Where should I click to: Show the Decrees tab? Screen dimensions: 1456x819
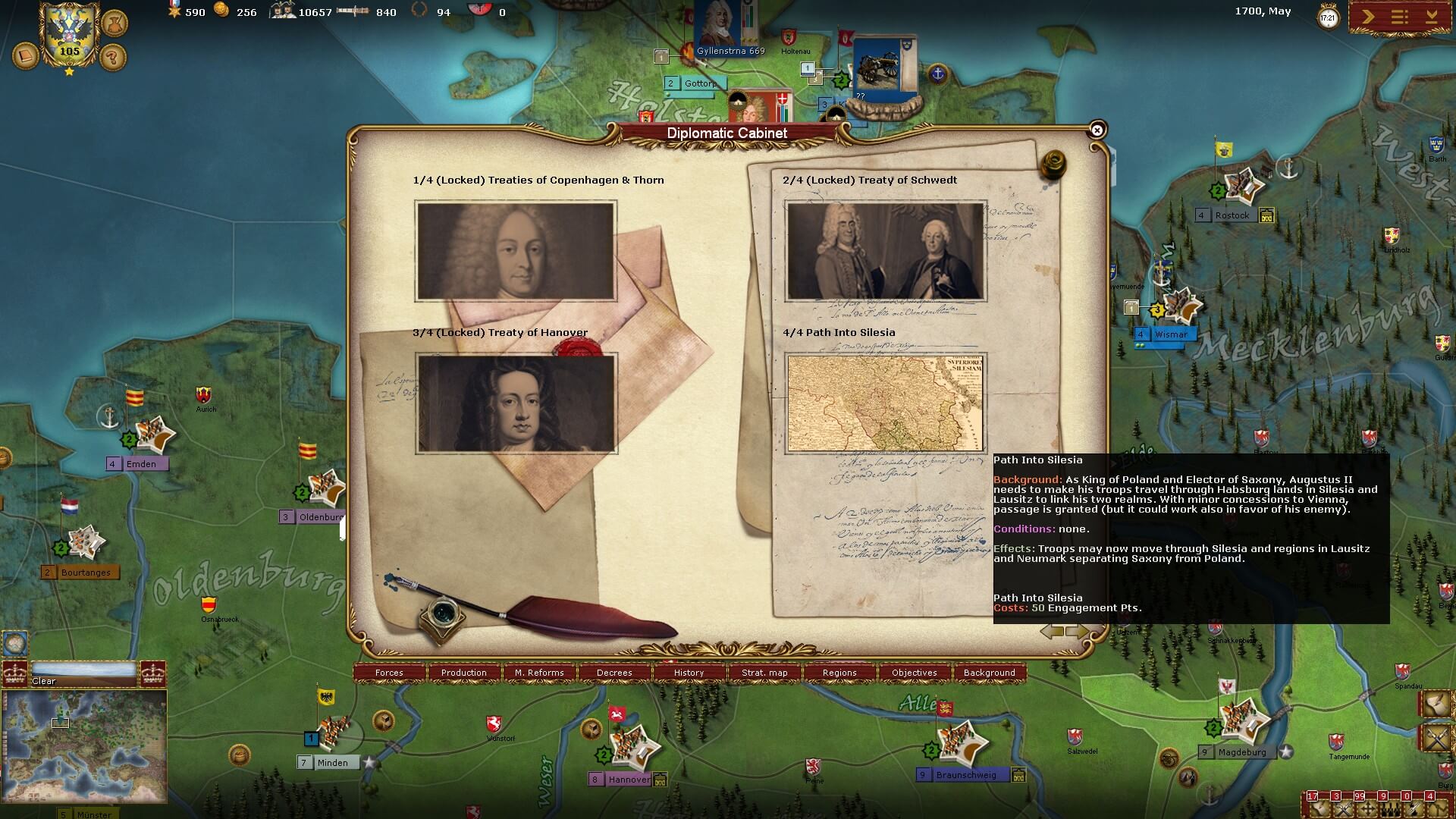click(x=614, y=673)
